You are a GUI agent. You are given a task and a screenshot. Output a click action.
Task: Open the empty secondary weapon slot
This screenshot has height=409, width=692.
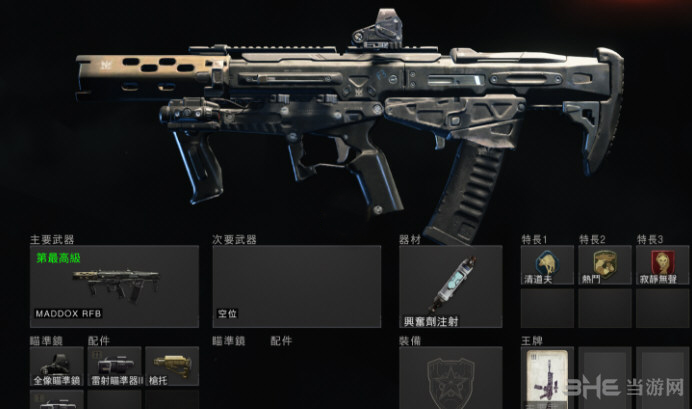pos(296,286)
